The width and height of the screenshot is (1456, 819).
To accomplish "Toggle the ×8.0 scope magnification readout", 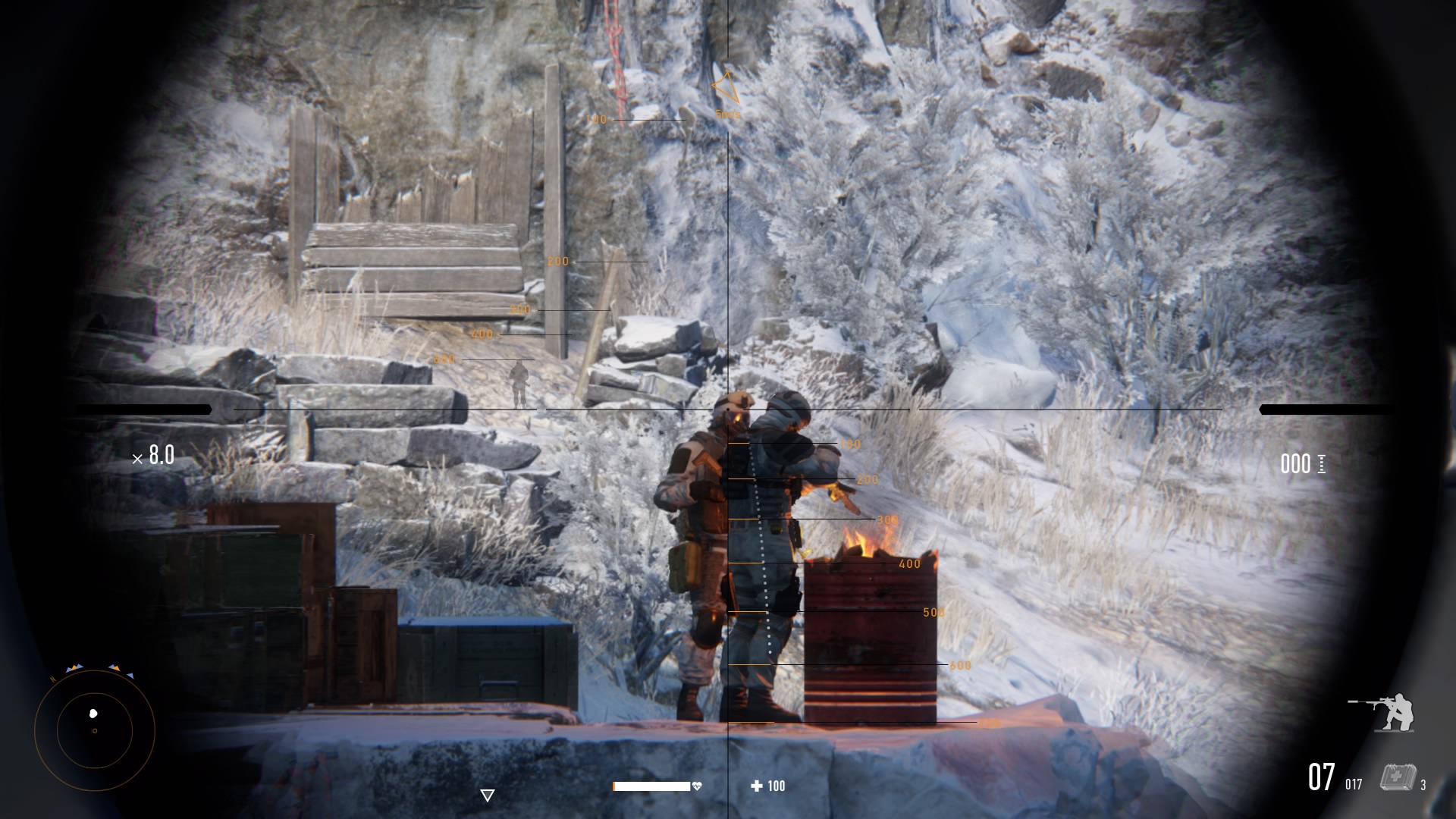I will tap(154, 456).
